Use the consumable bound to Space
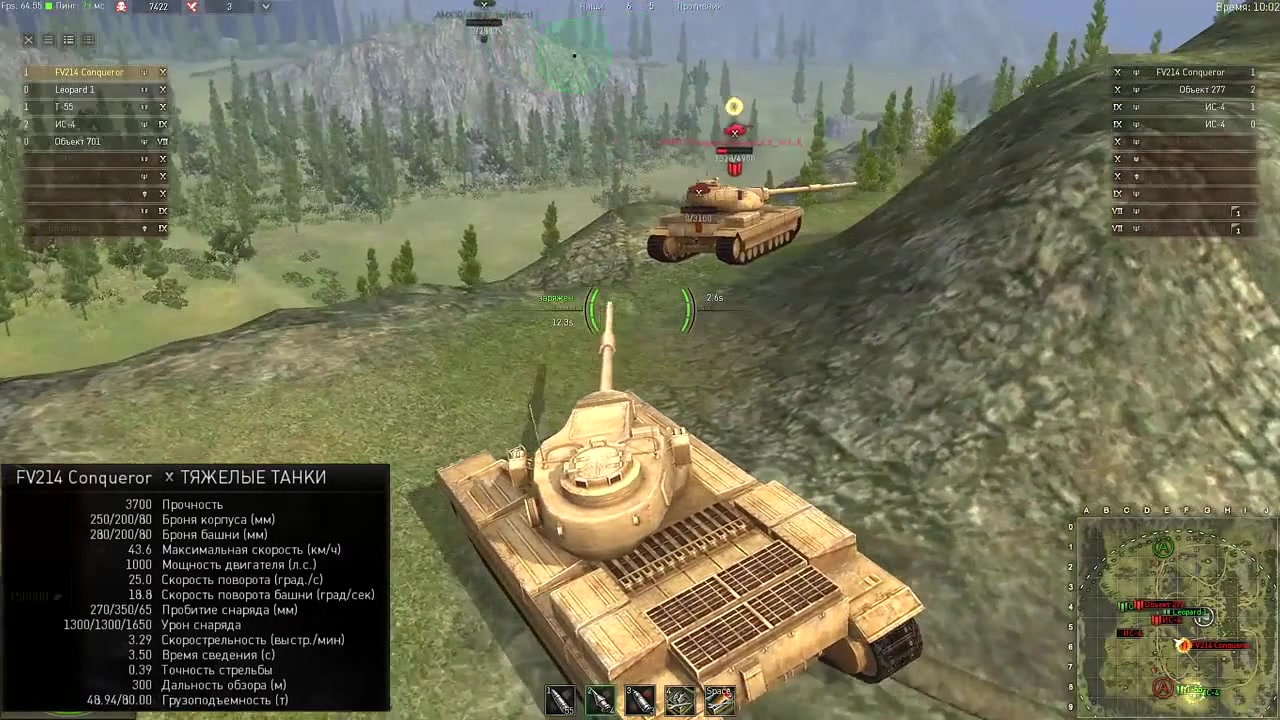 tap(719, 700)
